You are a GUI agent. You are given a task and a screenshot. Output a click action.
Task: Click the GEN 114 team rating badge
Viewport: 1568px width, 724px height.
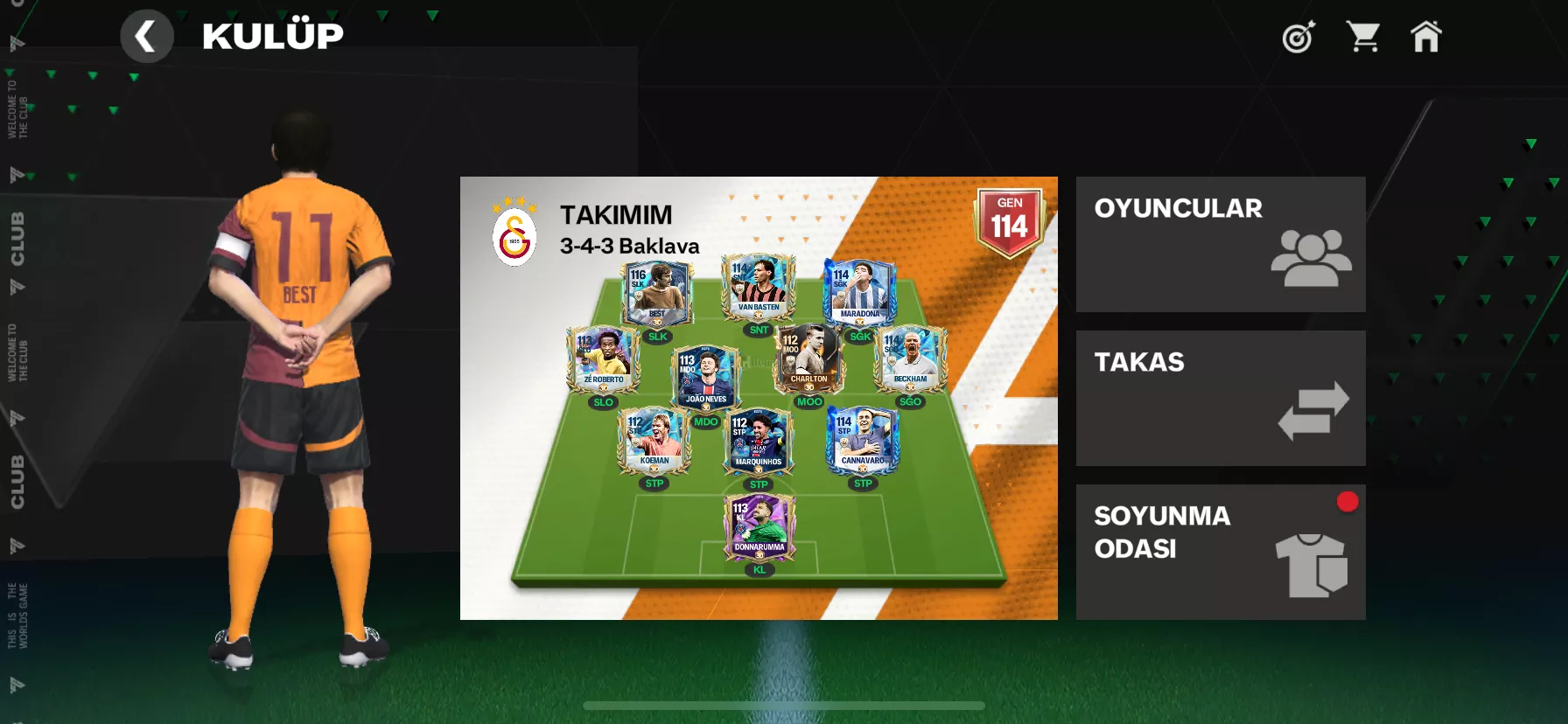pos(1009,222)
